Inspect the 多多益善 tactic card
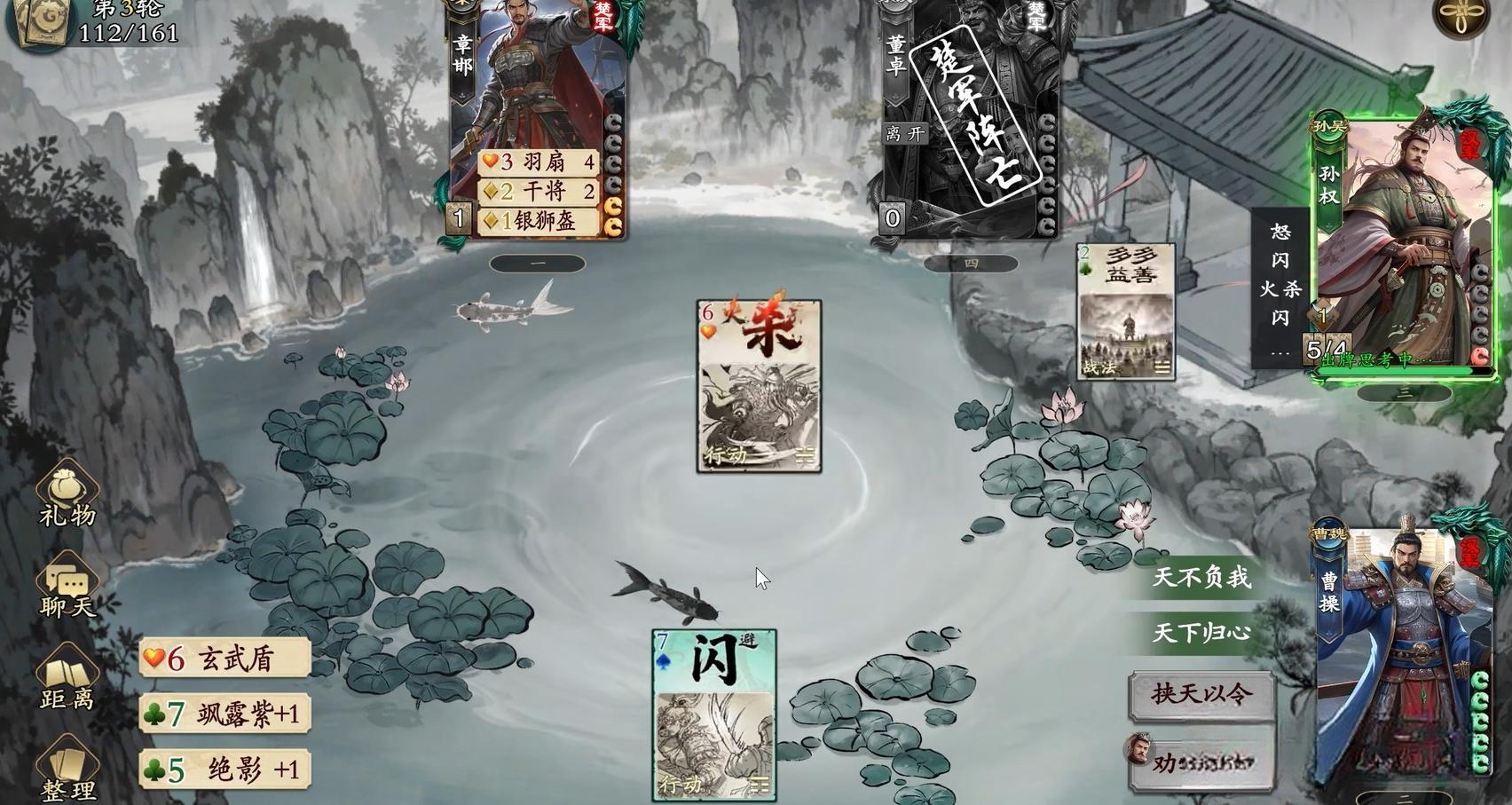Screen dimensions: 1512x805 (1126, 312)
